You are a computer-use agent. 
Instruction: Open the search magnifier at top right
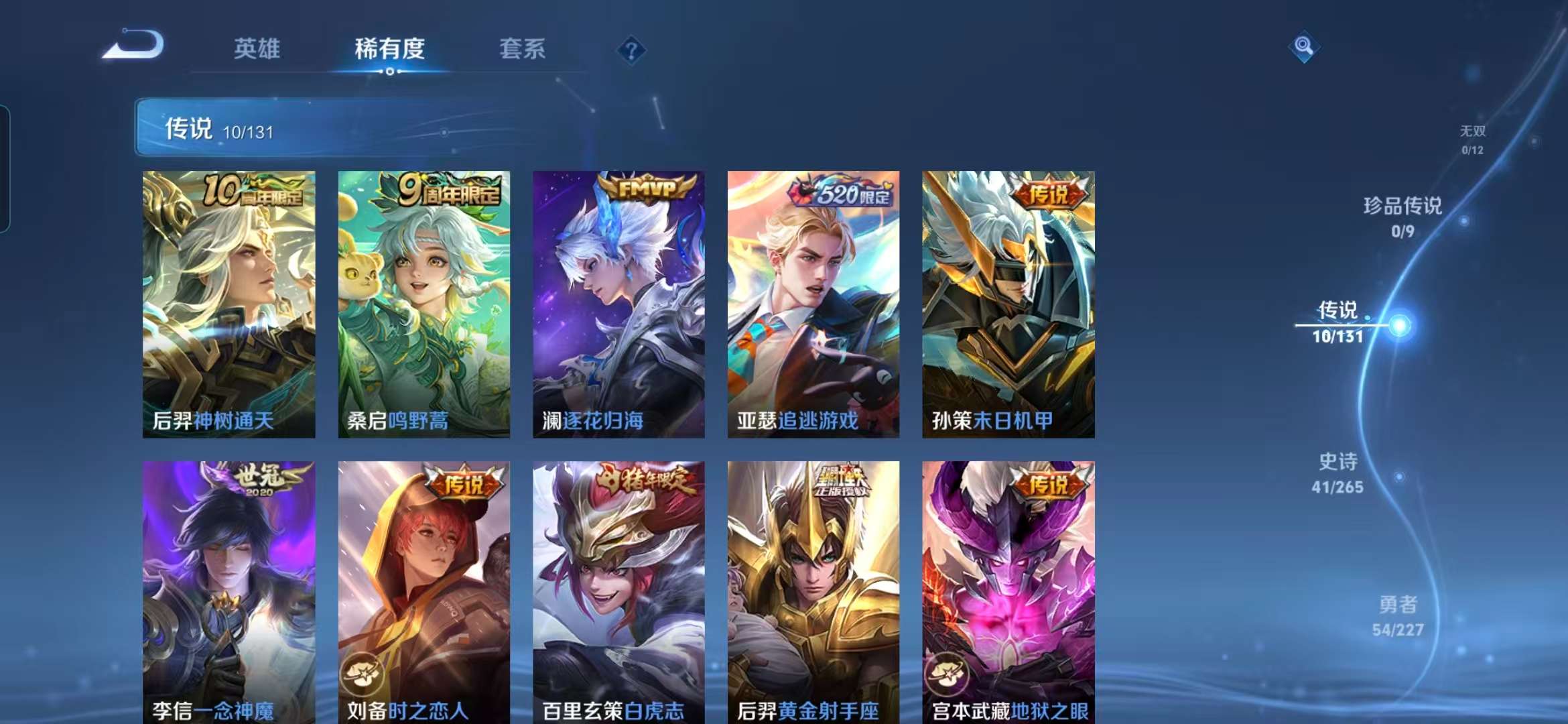(1303, 47)
